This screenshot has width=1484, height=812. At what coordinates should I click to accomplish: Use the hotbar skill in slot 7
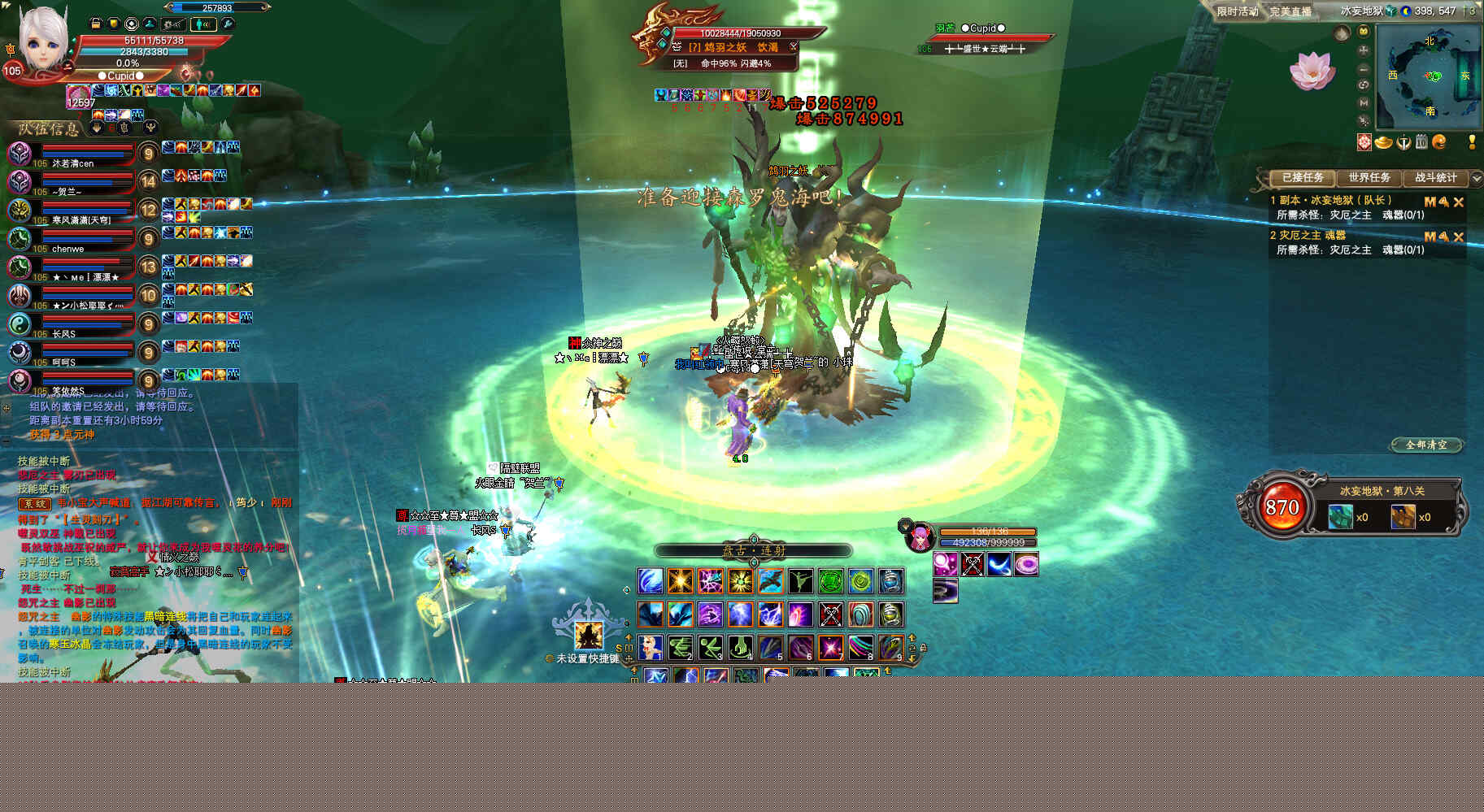[x=830, y=648]
